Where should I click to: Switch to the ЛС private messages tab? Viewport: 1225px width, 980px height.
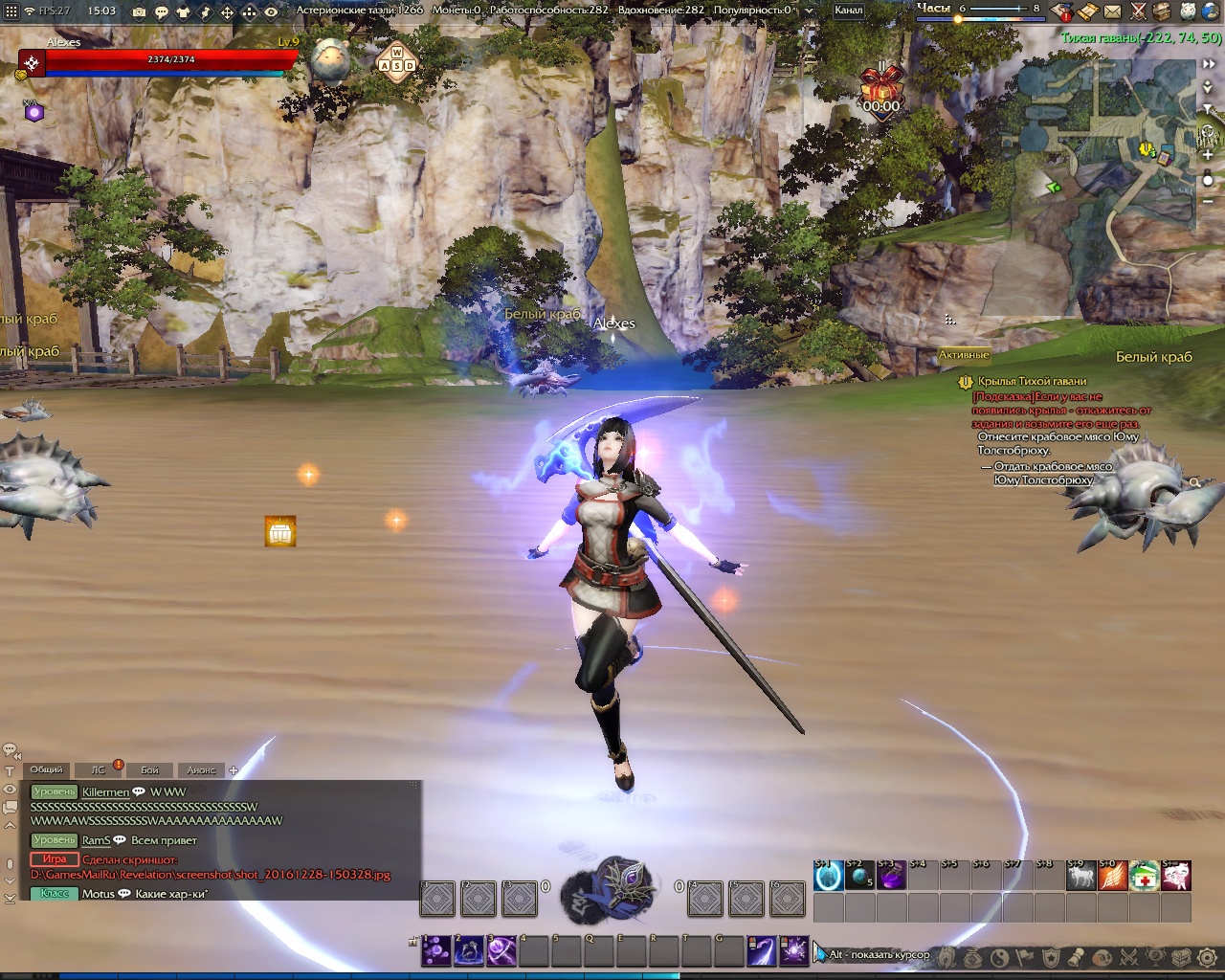[98, 769]
